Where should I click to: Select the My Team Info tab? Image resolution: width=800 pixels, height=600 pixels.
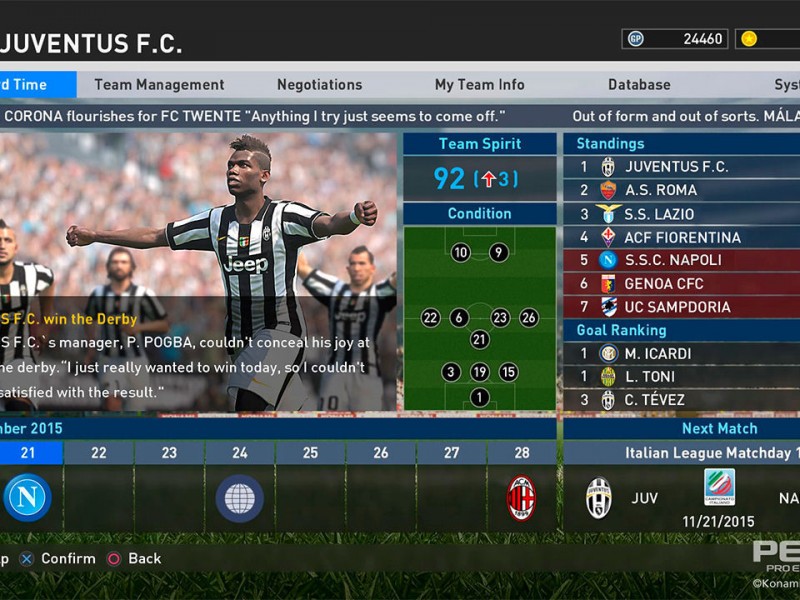(479, 85)
